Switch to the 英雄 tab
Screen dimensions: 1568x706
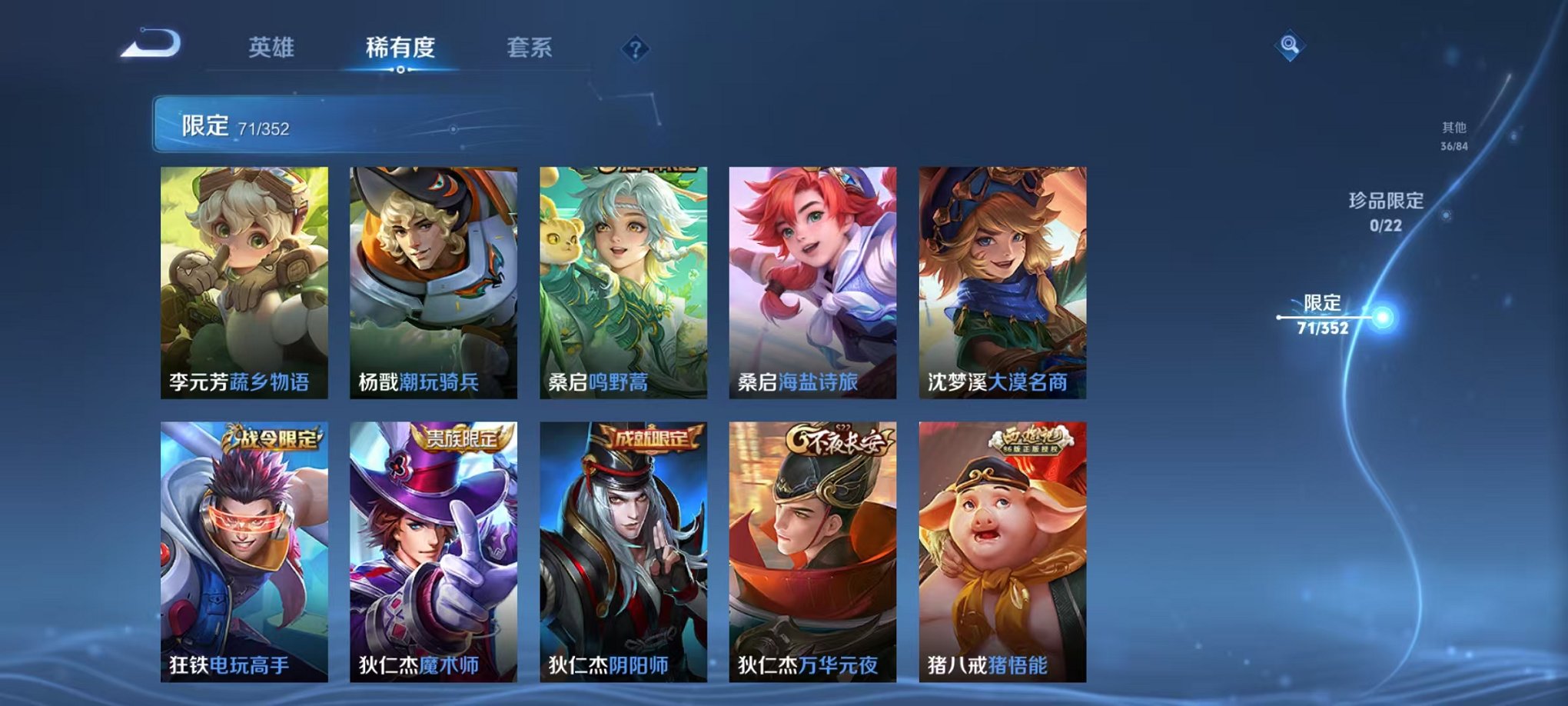[274, 46]
